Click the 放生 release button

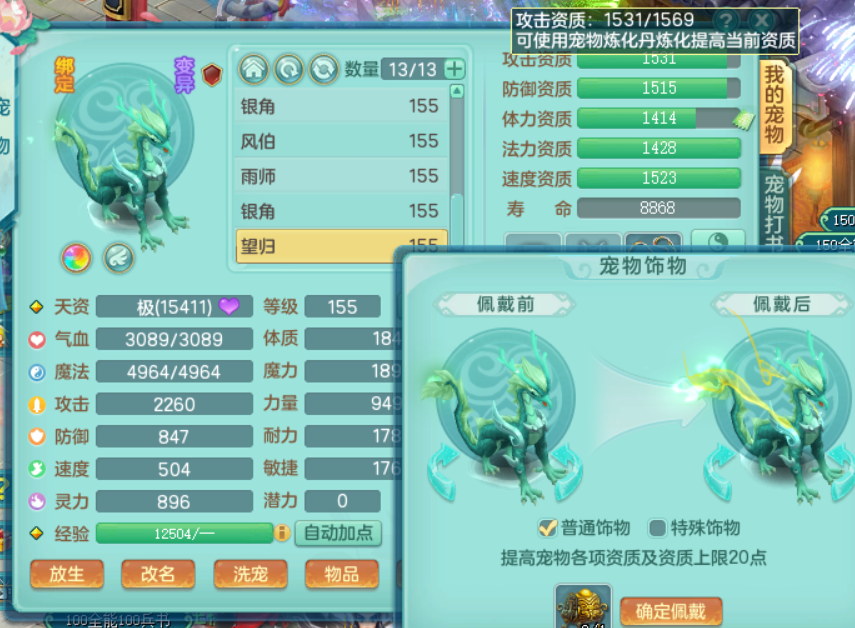point(67,574)
